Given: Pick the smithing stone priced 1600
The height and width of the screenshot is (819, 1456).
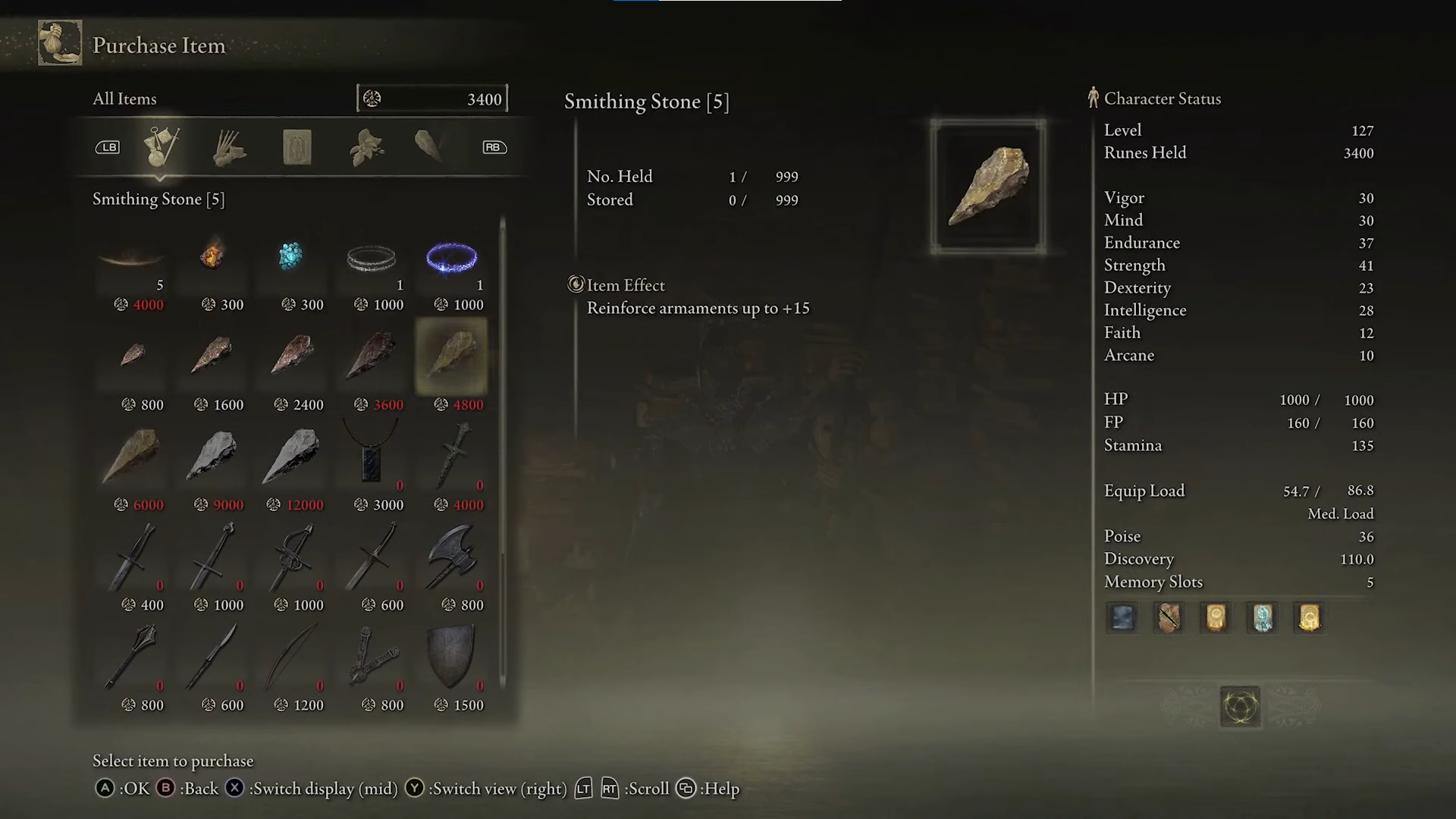Looking at the screenshot, I should click(x=212, y=355).
